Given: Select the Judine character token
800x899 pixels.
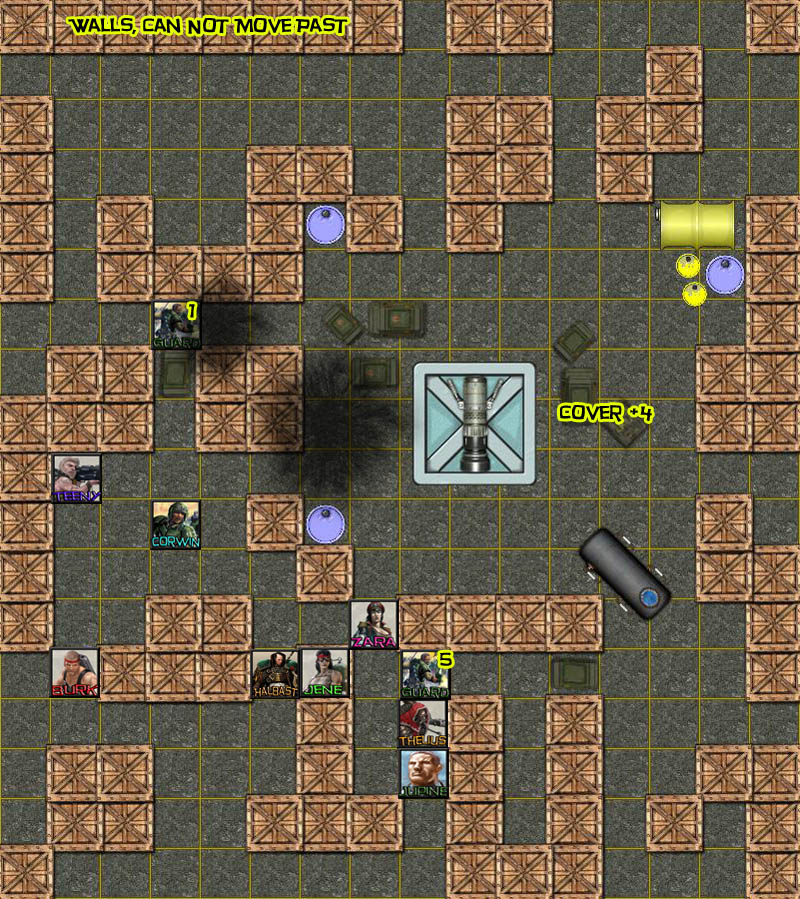Looking at the screenshot, I should coord(424,773).
